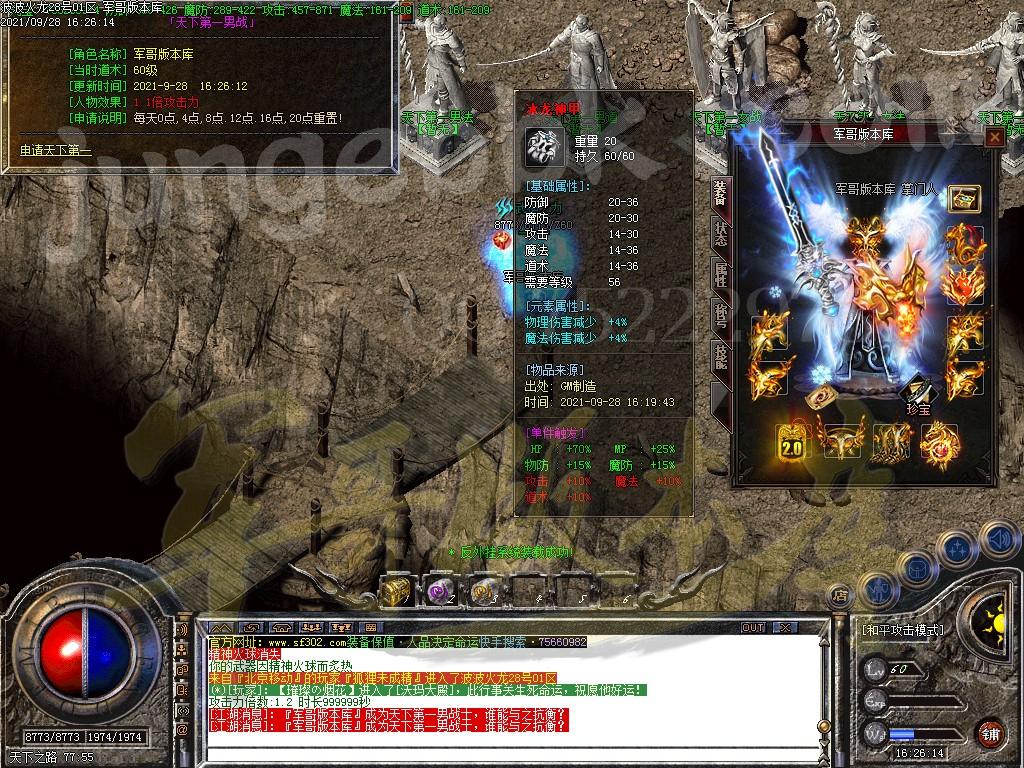Viewport: 1024px width, 768px height.
Task: Select the 2.0 golden medal equipment slot
Action: 791,441
